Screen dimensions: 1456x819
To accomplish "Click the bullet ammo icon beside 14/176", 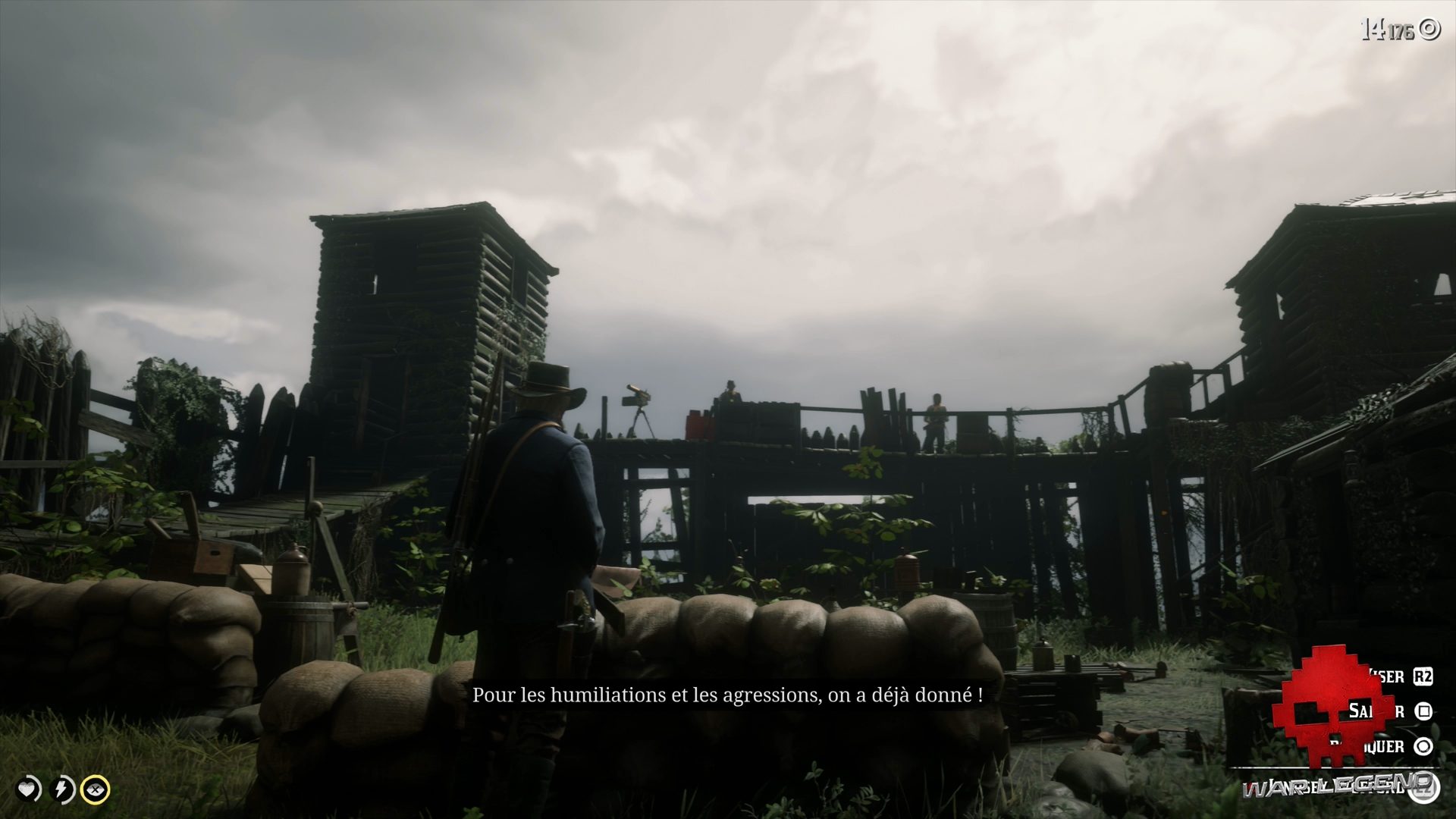I will [1429, 29].
